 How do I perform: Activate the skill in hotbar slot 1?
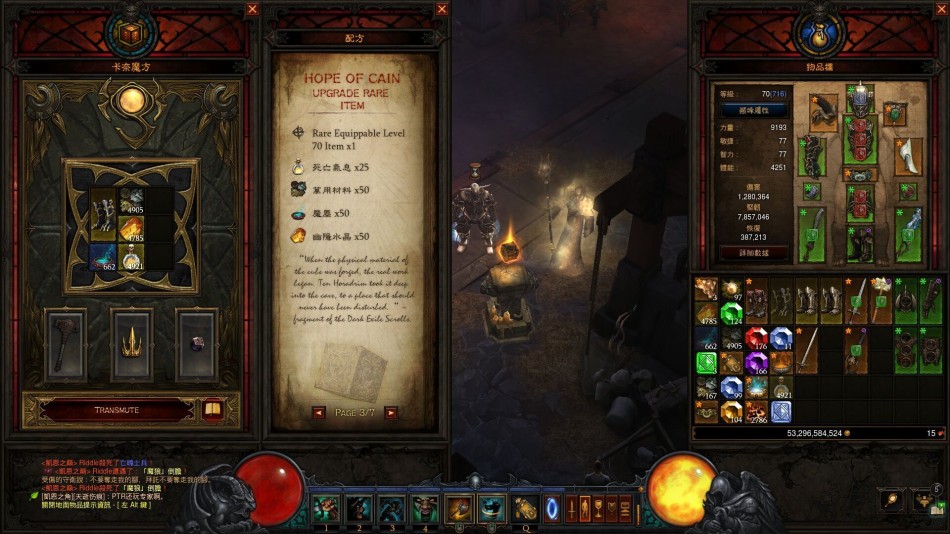click(x=326, y=508)
